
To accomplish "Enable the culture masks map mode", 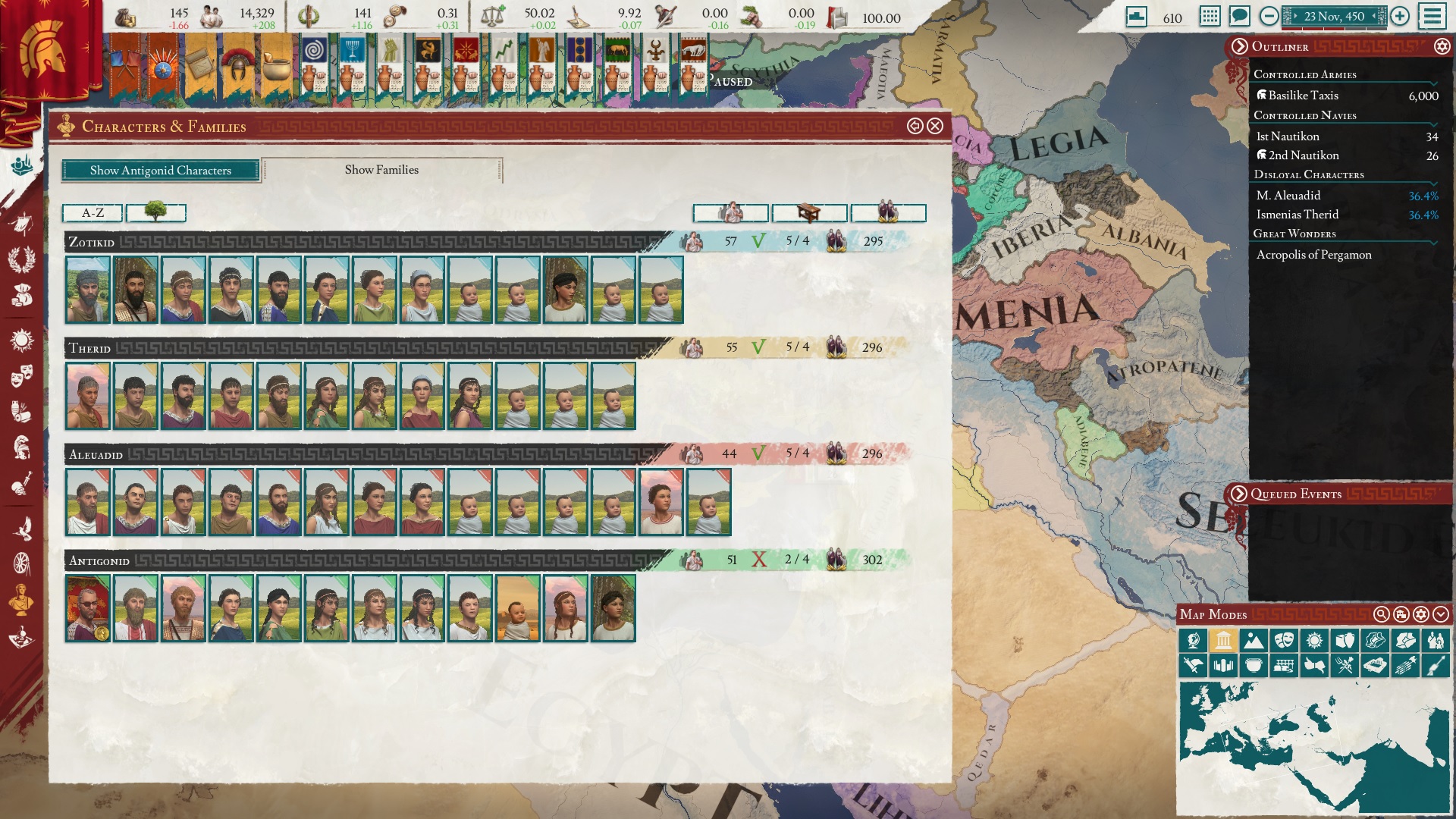I will point(1285,640).
